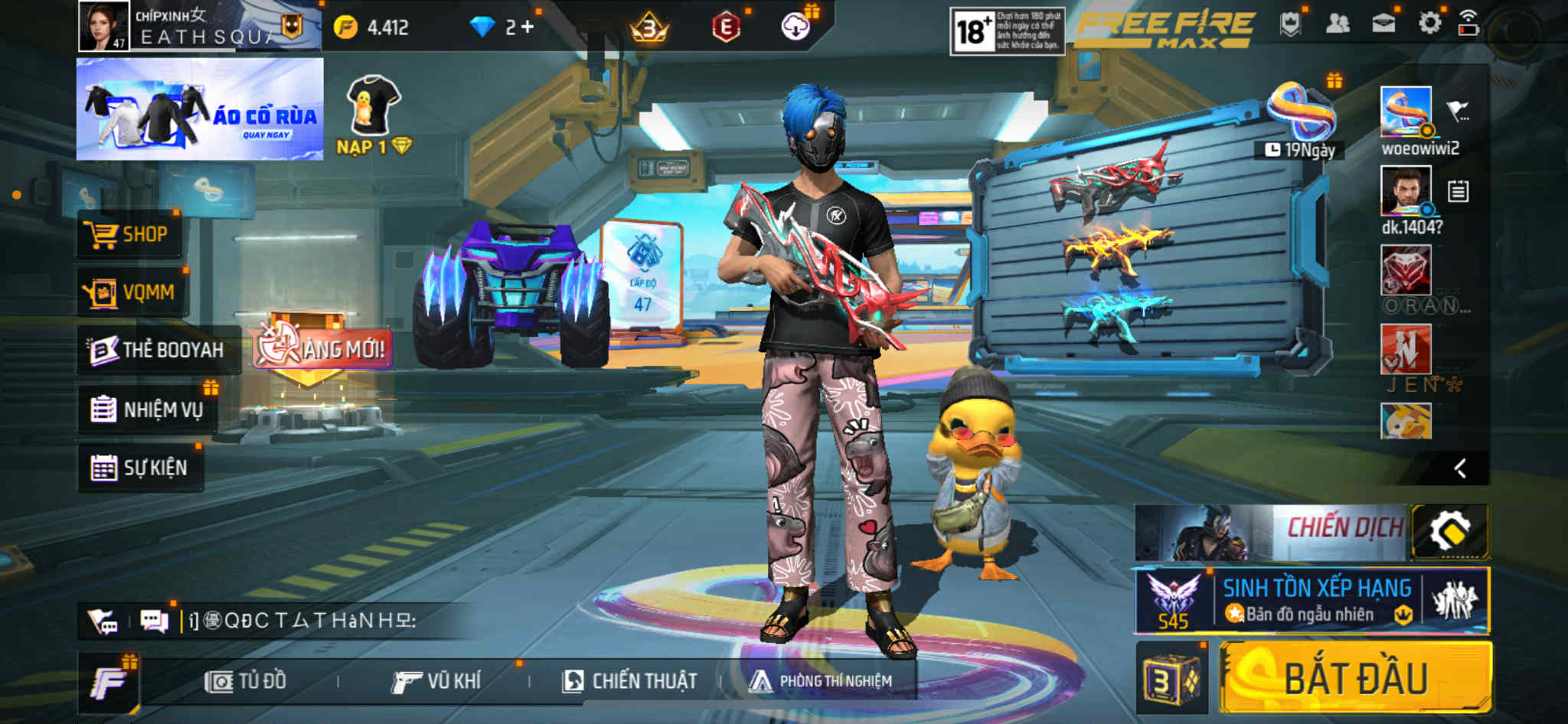
Task: Open the CHIẾN DỊCH campaign banner
Action: pos(1271,531)
